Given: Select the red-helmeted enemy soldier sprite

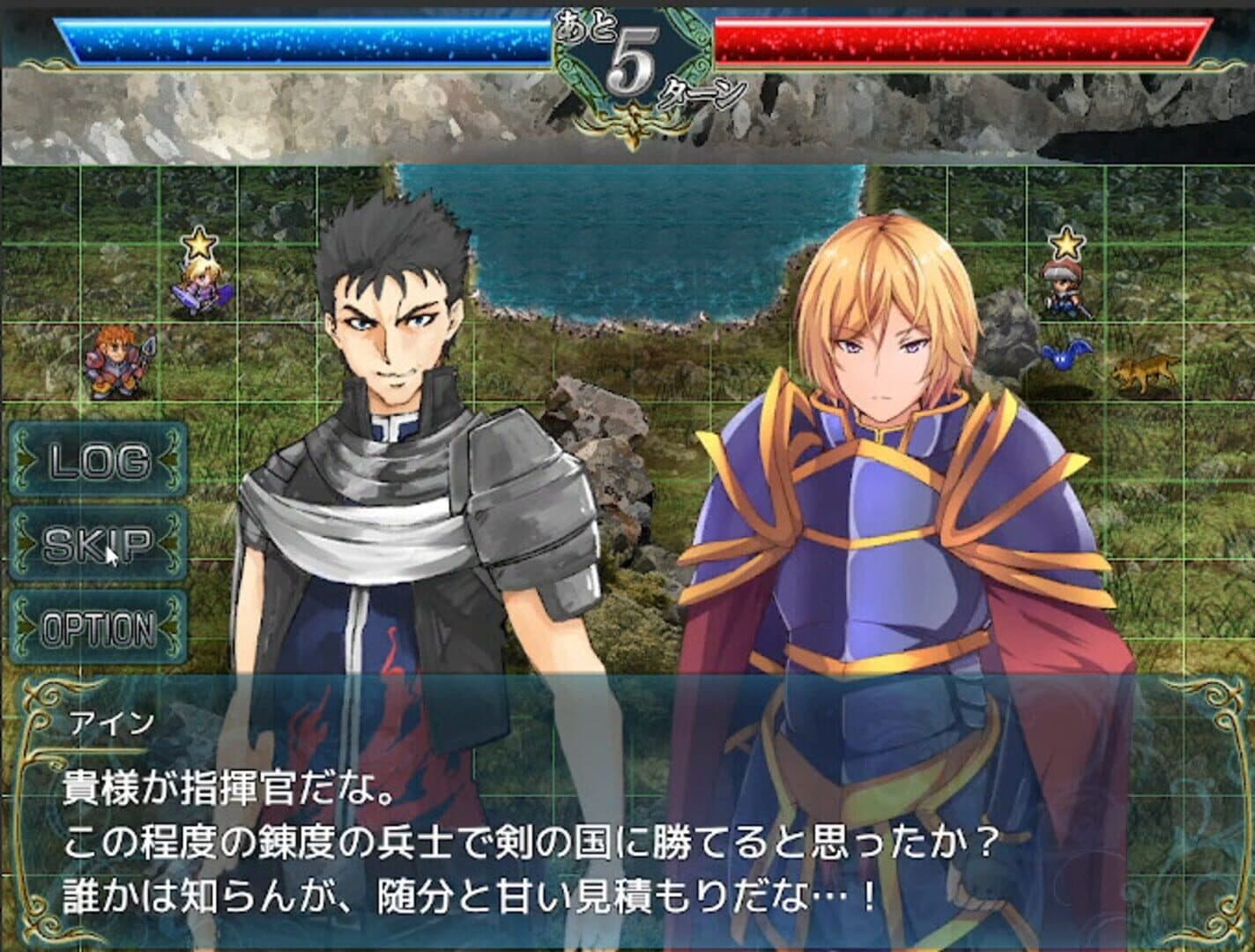Looking at the screenshot, I should [x=1062, y=288].
